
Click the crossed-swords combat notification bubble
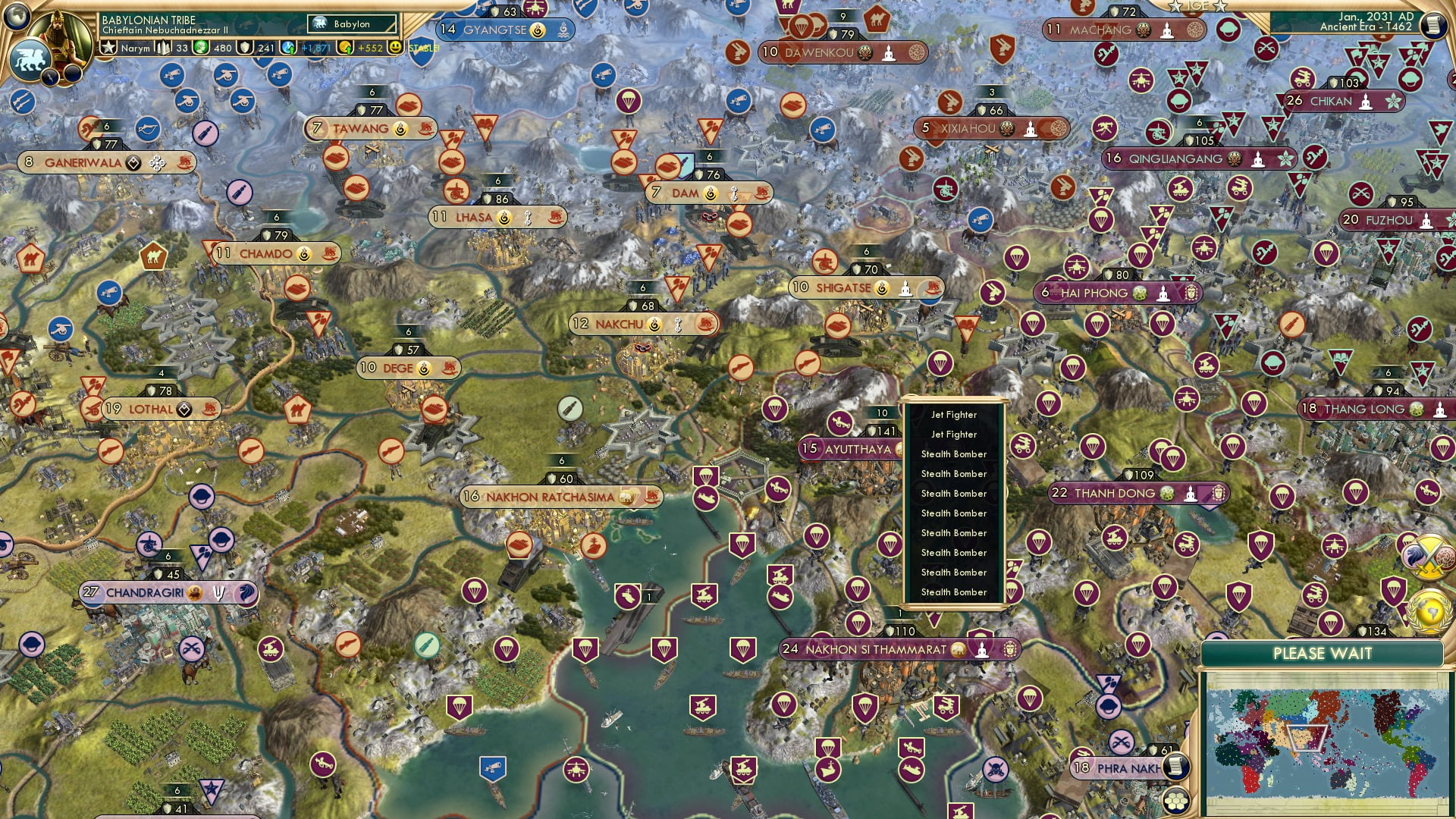click(1429, 556)
